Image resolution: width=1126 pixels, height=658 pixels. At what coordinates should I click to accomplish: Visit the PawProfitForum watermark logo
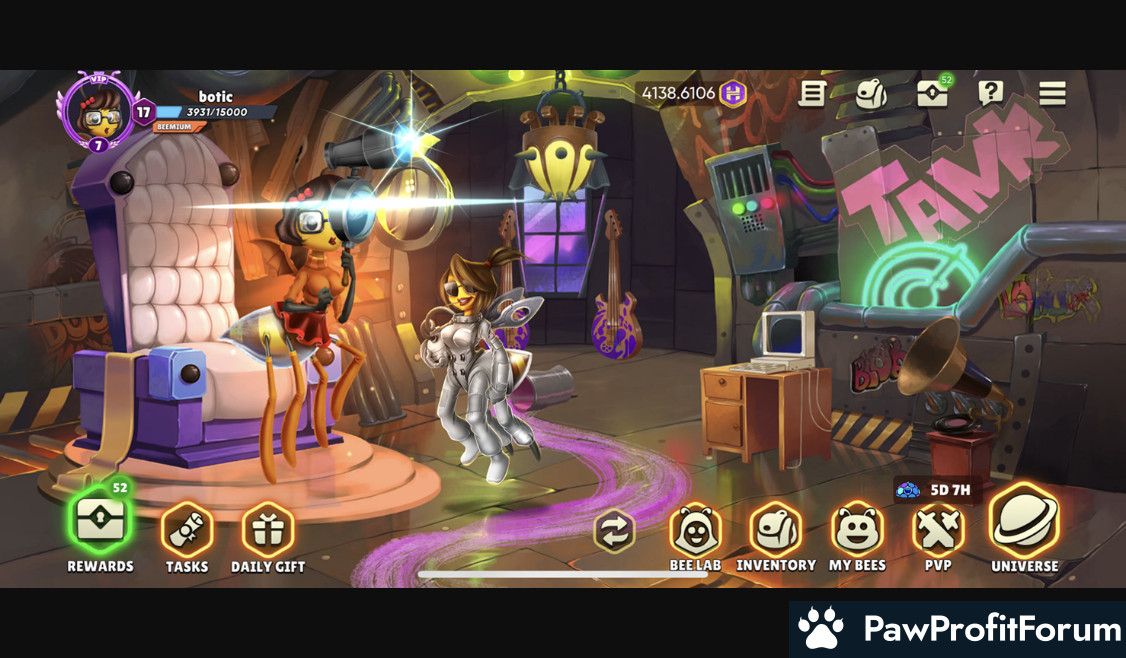958,630
